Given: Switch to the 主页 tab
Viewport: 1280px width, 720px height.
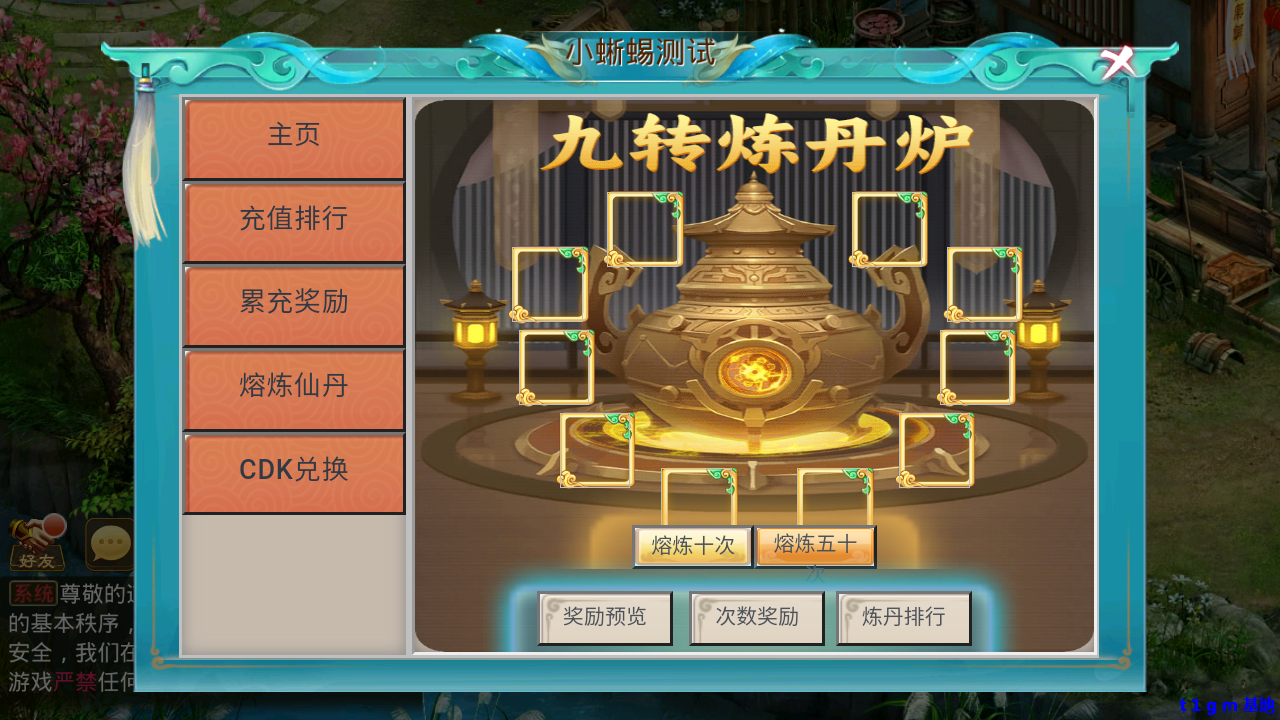Looking at the screenshot, I should (x=294, y=136).
